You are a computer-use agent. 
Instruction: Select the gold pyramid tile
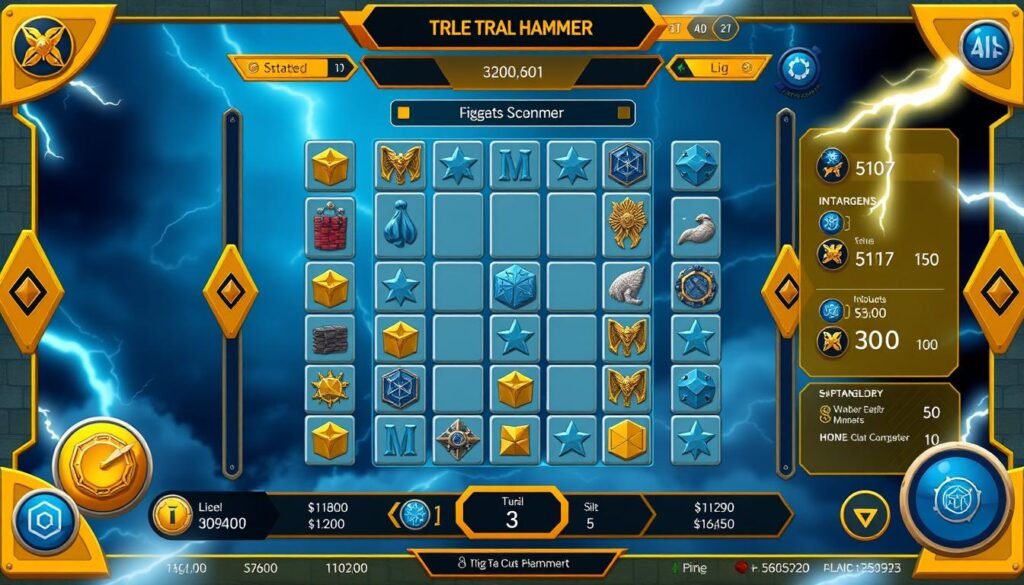pos(514,438)
